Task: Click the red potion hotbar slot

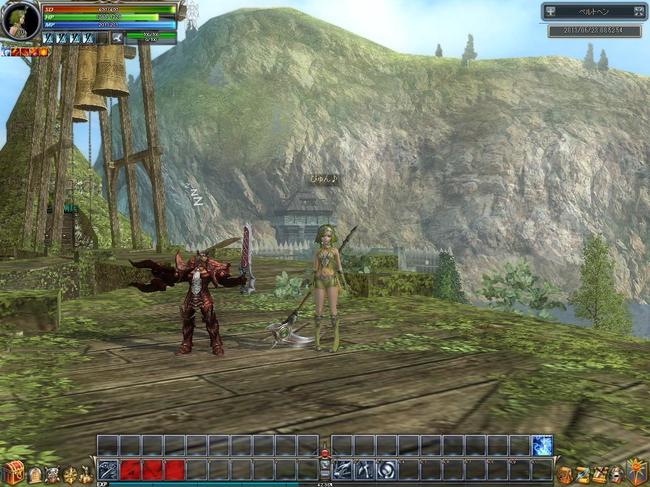Action: pyautogui.click(x=130, y=469)
